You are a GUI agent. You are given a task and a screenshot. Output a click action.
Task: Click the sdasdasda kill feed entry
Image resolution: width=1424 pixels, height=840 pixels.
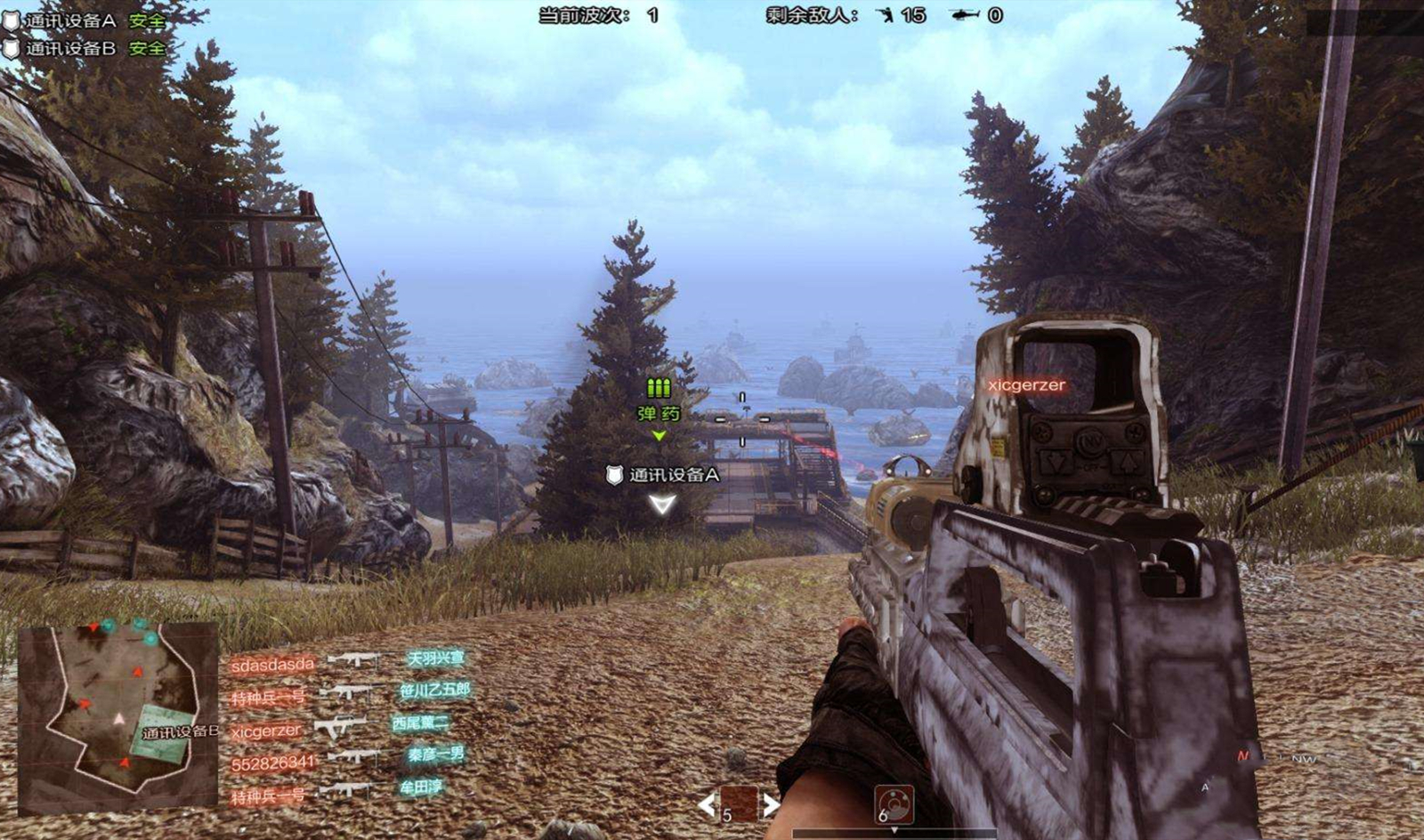pos(272,665)
